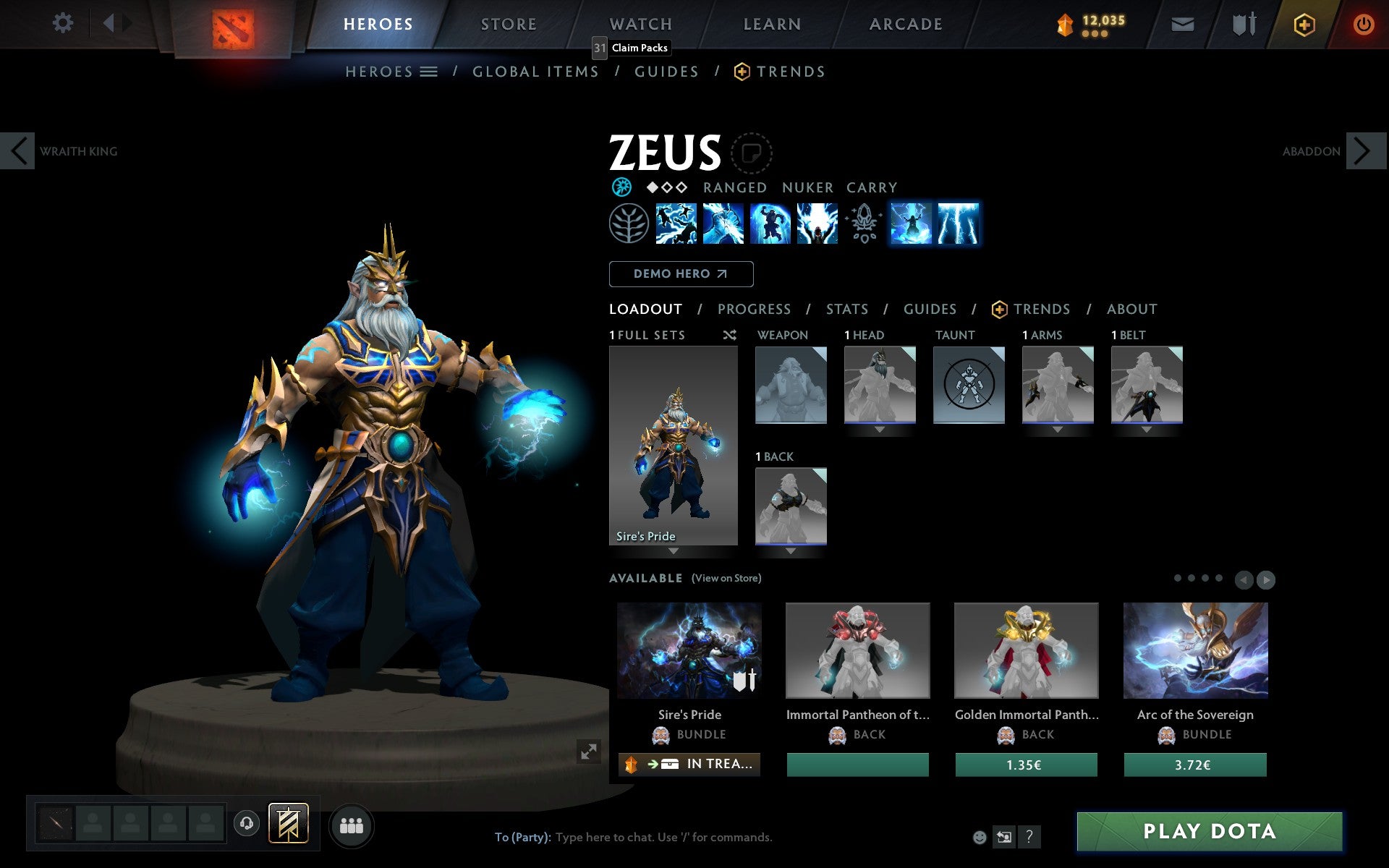Screen dimensions: 1389x868
Task: Open the Arcade menu
Action: click(905, 23)
